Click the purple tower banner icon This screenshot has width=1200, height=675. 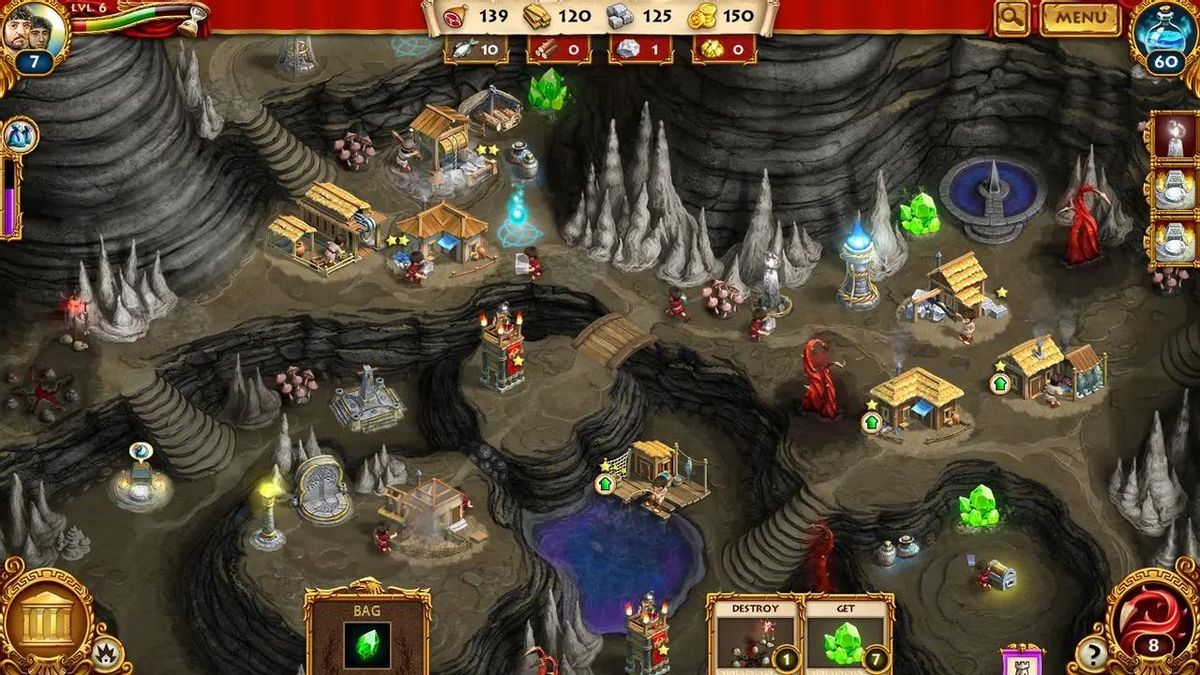[1021, 660]
